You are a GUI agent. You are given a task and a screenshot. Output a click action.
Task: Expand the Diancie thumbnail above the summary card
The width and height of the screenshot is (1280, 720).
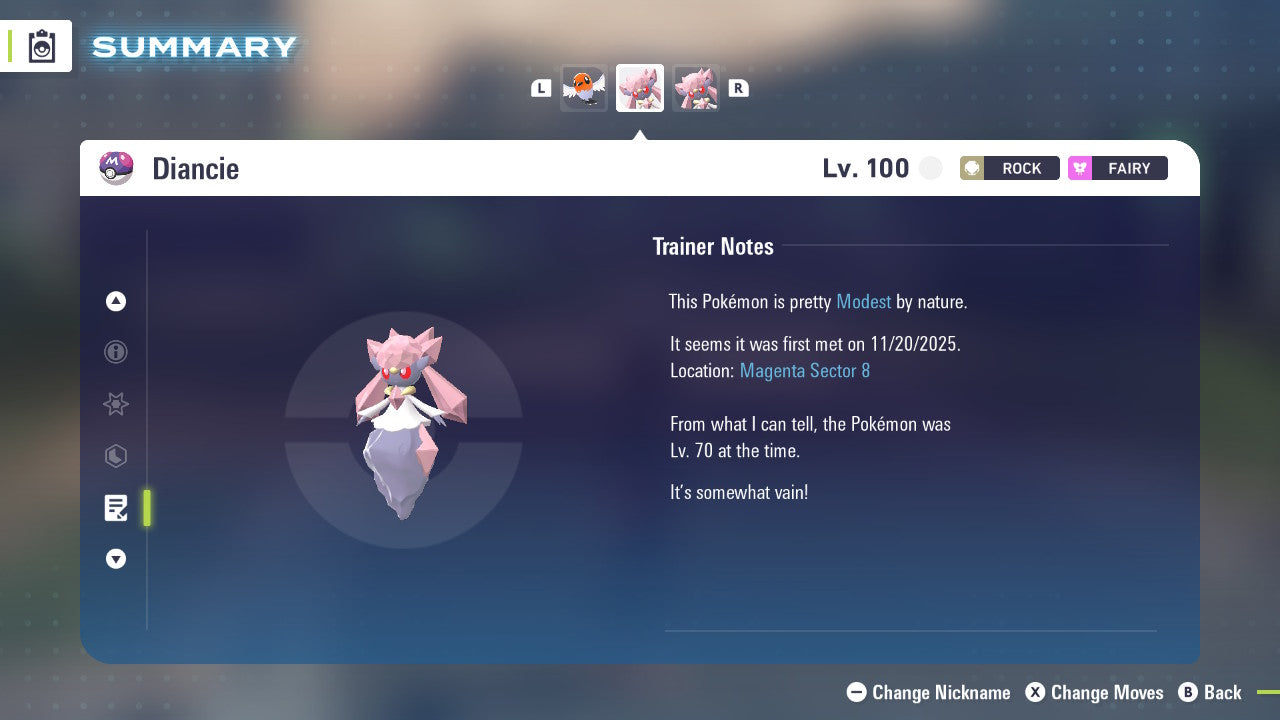click(640, 88)
